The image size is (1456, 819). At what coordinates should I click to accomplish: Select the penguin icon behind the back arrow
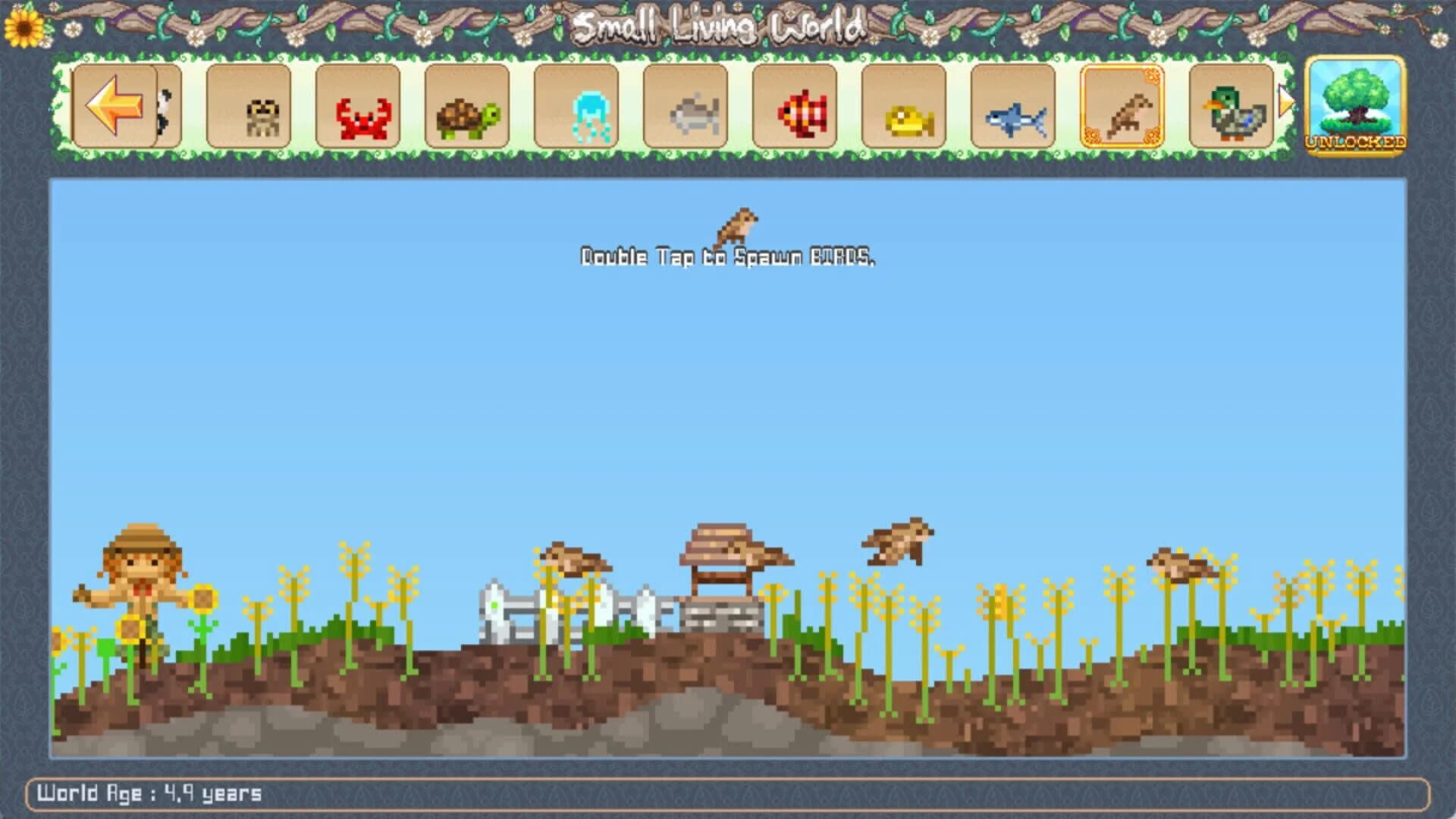pyautogui.click(x=163, y=110)
